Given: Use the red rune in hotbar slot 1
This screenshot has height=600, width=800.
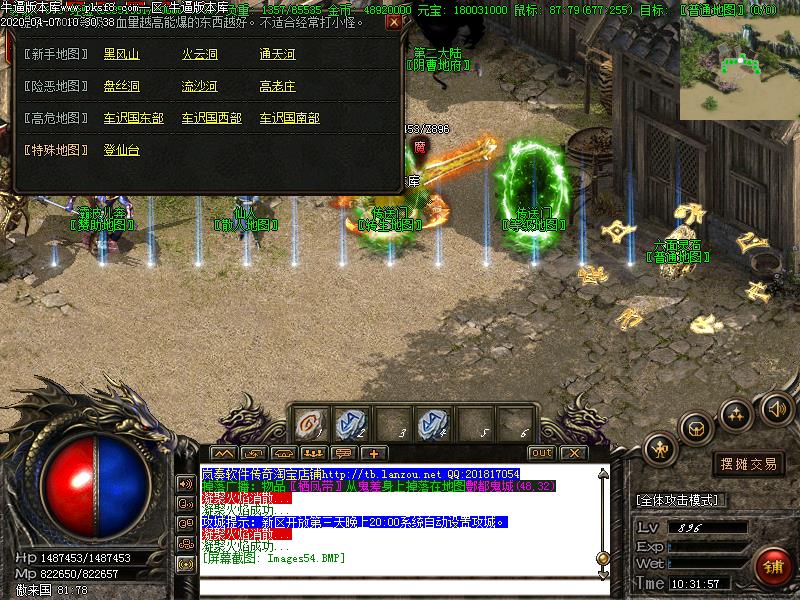Looking at the screenshot, I should click(x=309, y=425).
